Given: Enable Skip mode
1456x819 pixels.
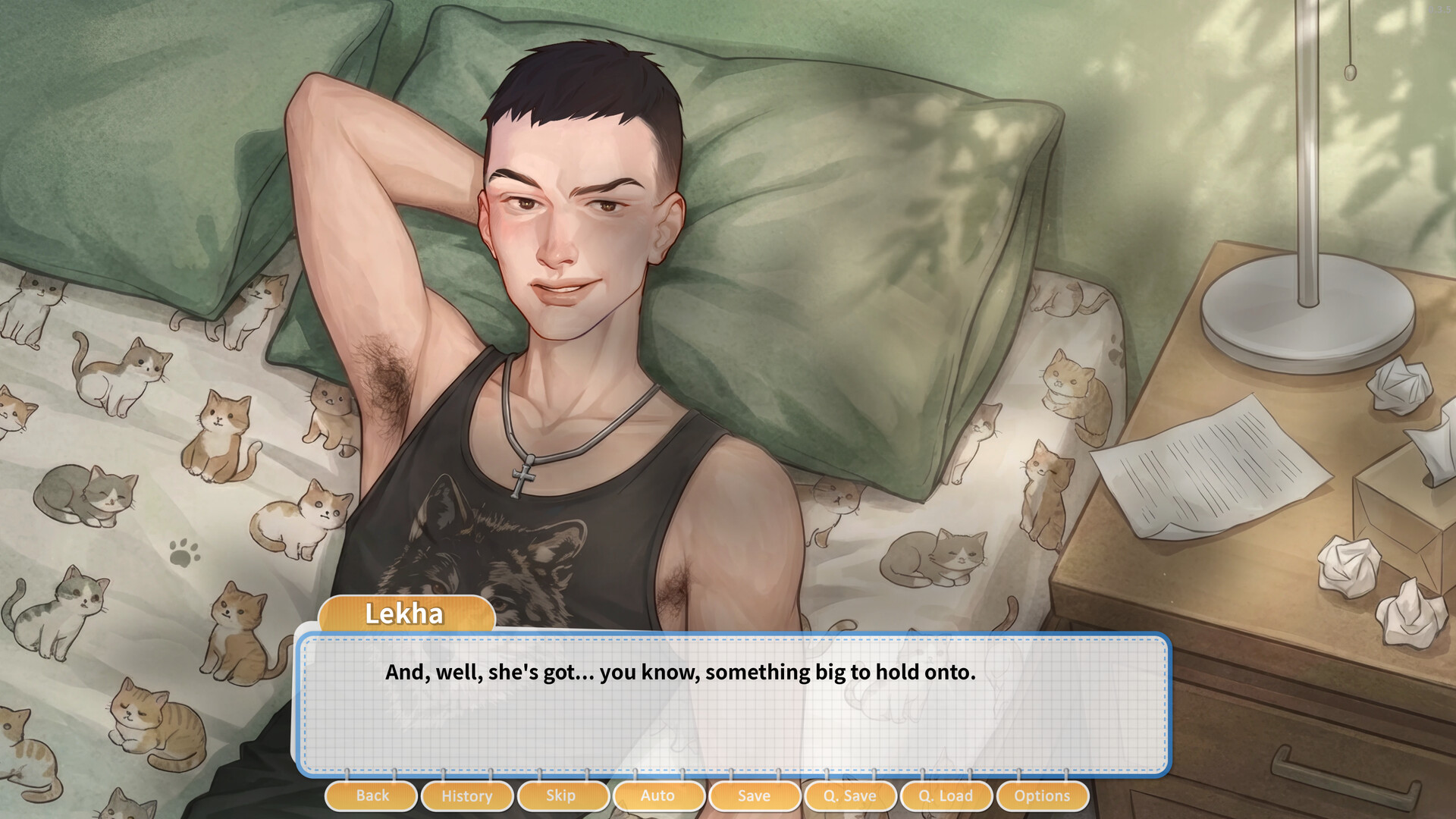Looking at the screenshot, I should pyautogui.click(x=563, y=795).
